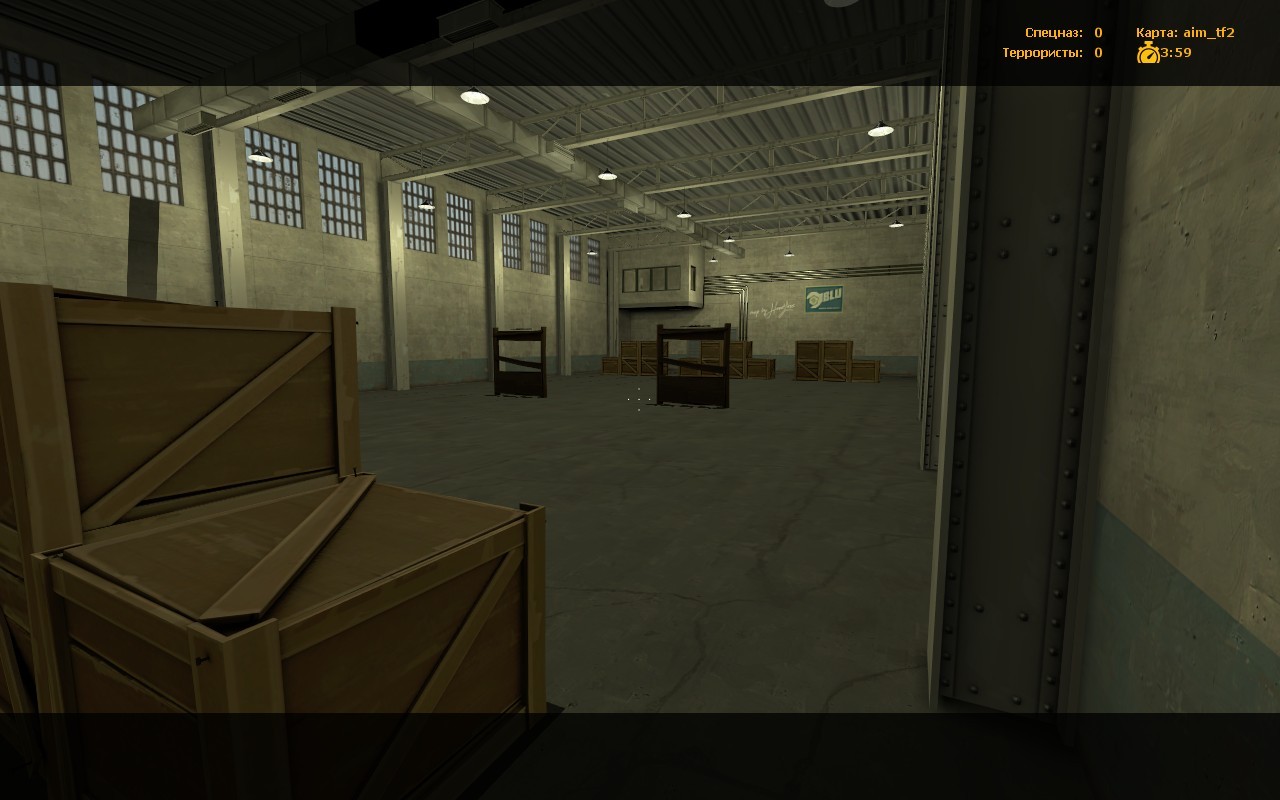Click the aim_tf2 map name link
The height and width of the screenshot is (800, 1280).
[x=1210, y=31]
